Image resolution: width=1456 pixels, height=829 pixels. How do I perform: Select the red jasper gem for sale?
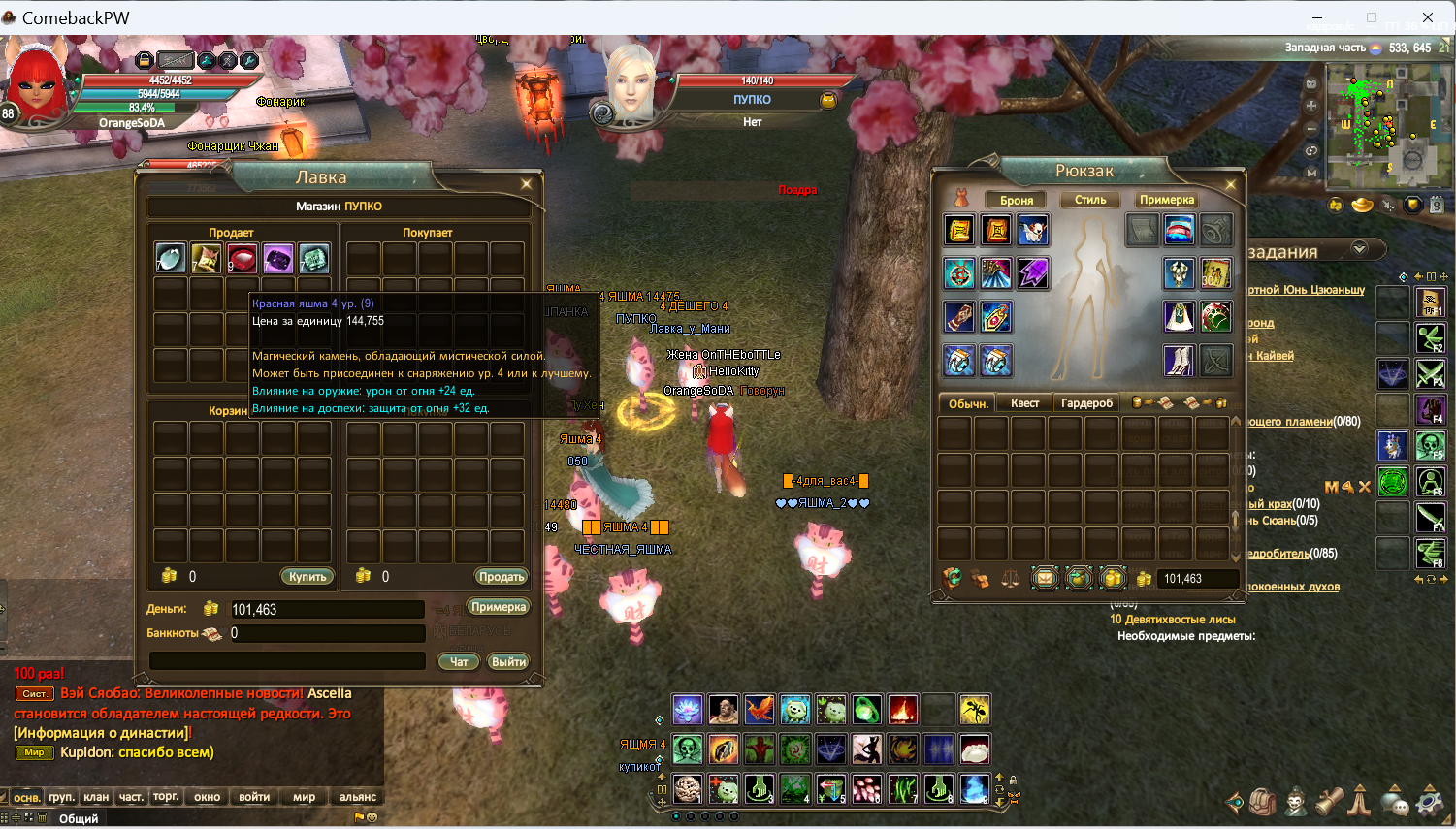click(x=242, y=259)
